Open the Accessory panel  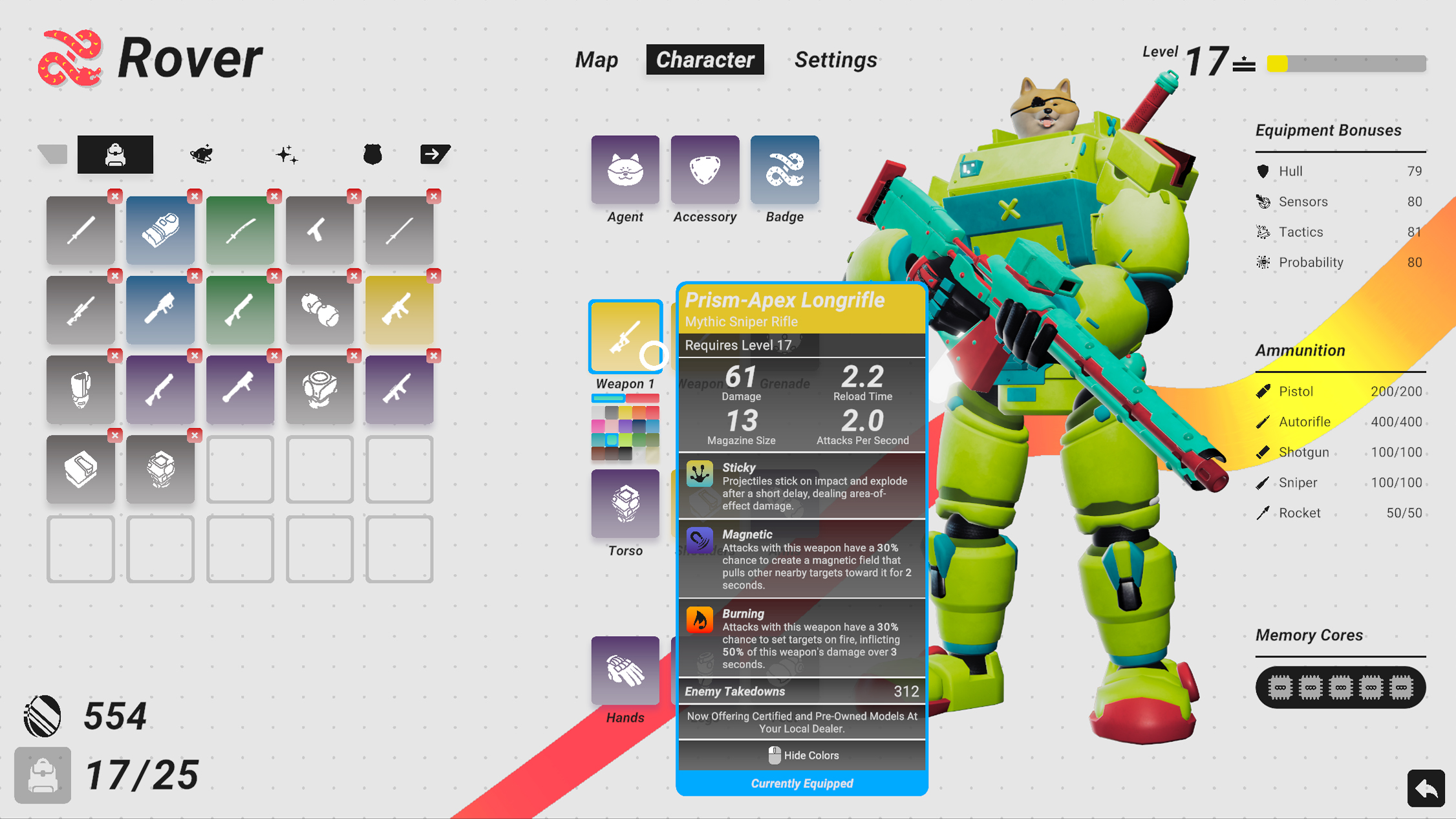click(704, 170)
